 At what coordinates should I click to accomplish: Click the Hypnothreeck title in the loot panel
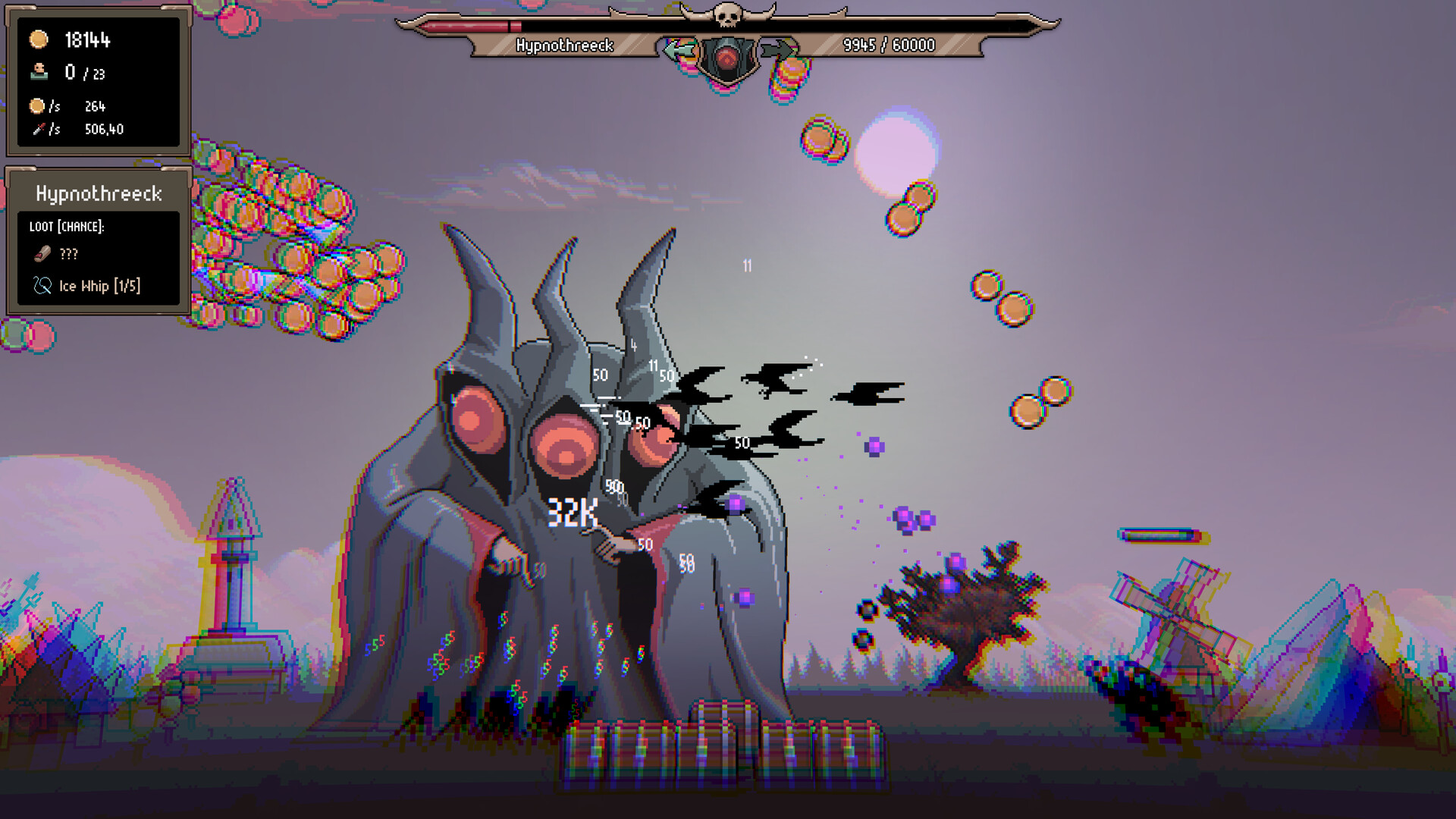click(99, 193)
